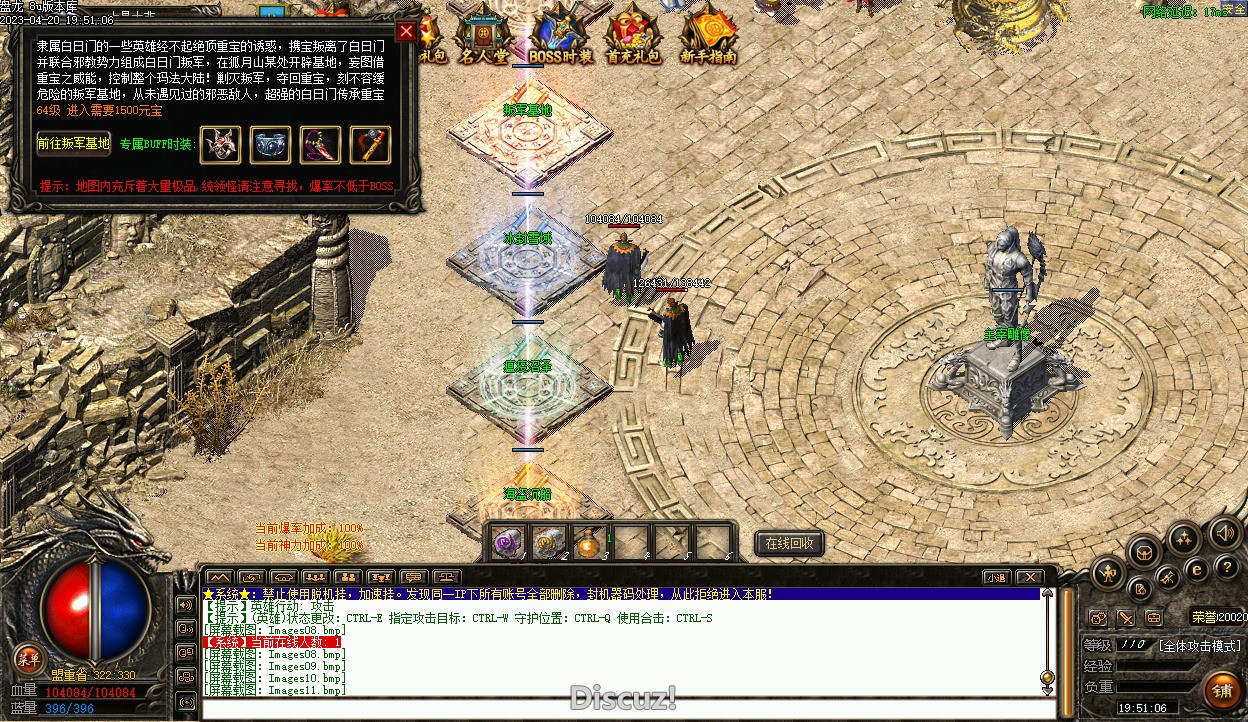Open the bag inventory round button

[1144, 552]
